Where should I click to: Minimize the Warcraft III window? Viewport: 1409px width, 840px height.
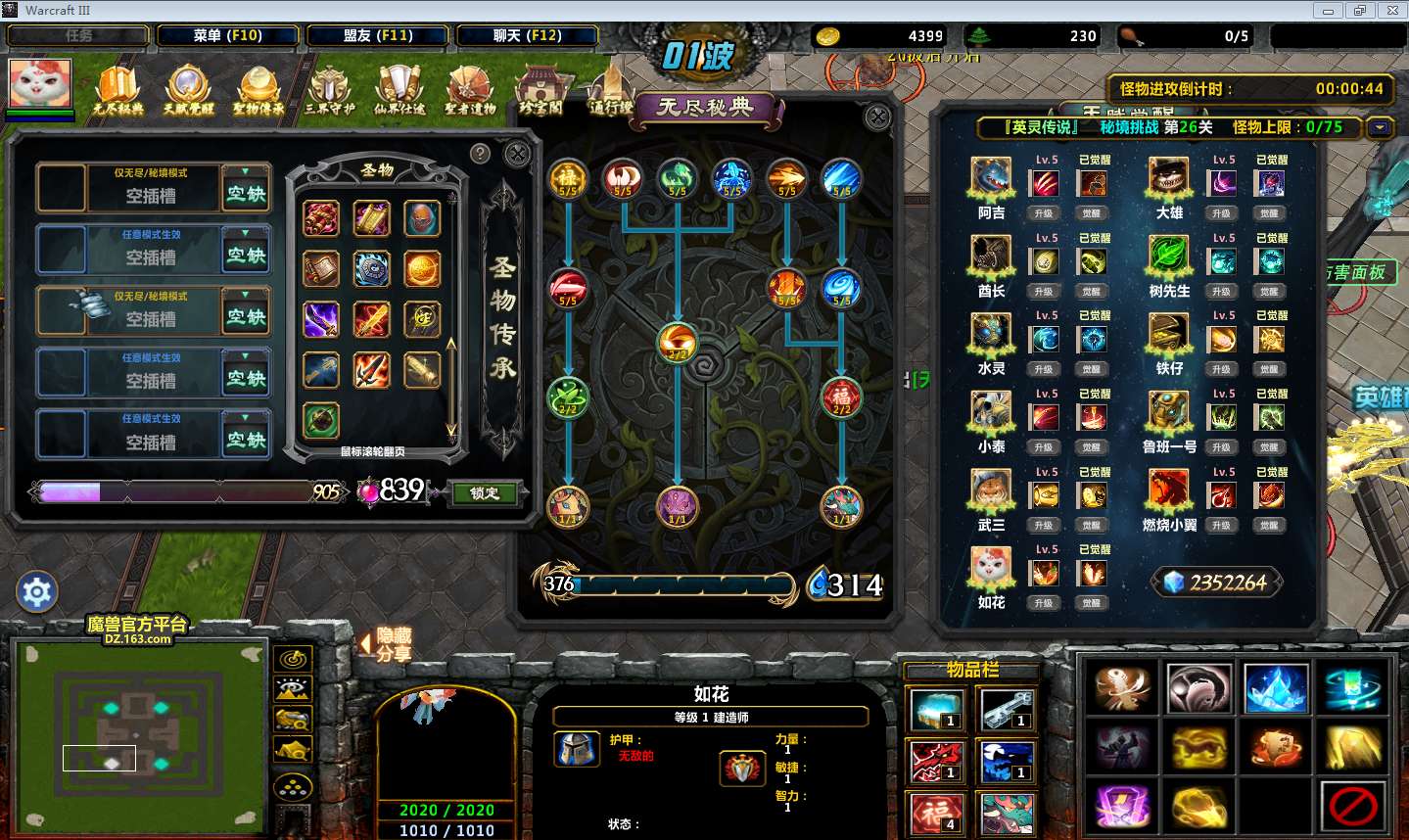tap(1328, 11)
